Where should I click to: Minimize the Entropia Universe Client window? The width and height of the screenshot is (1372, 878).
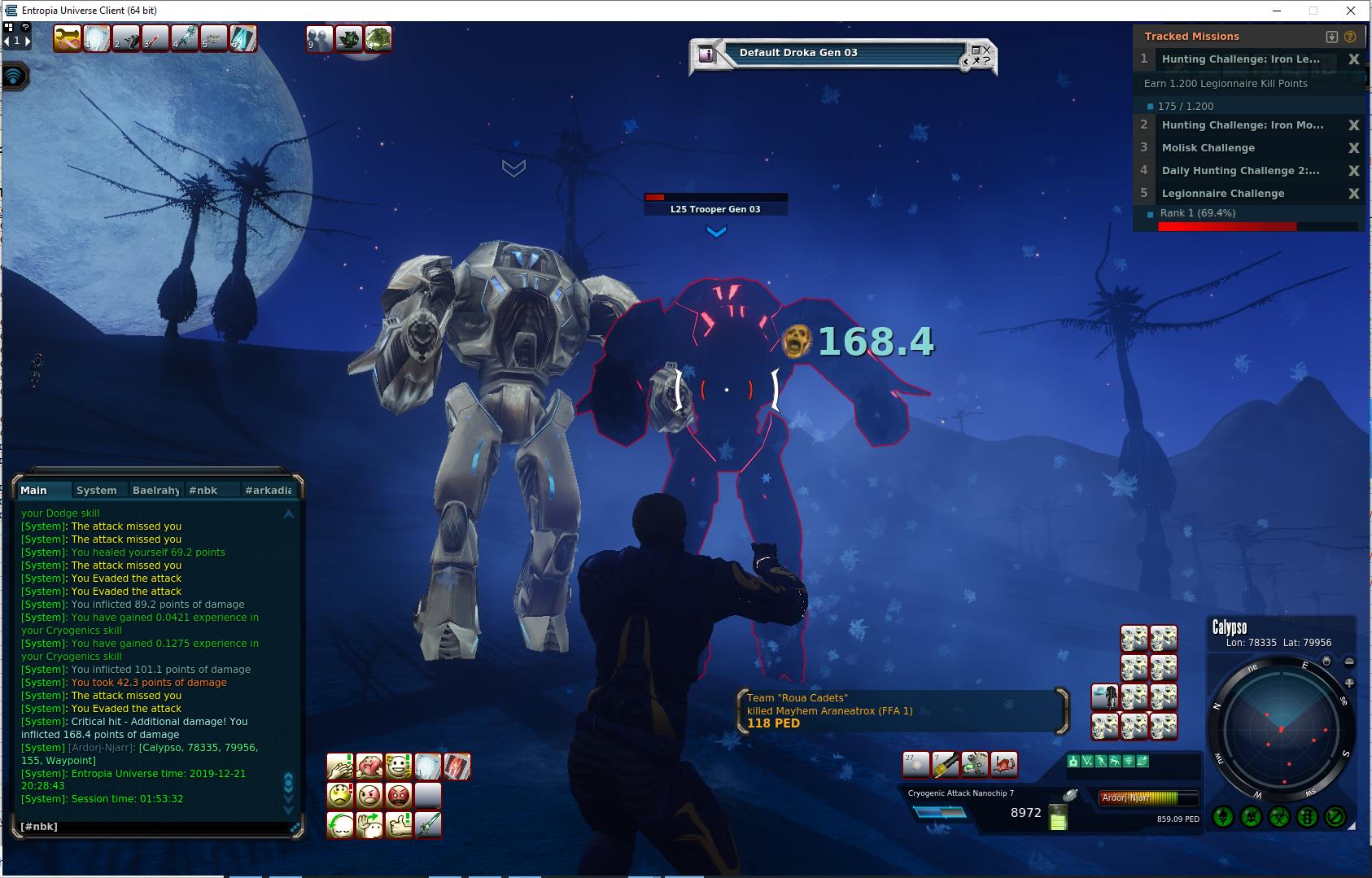(x=1276, y=11)
